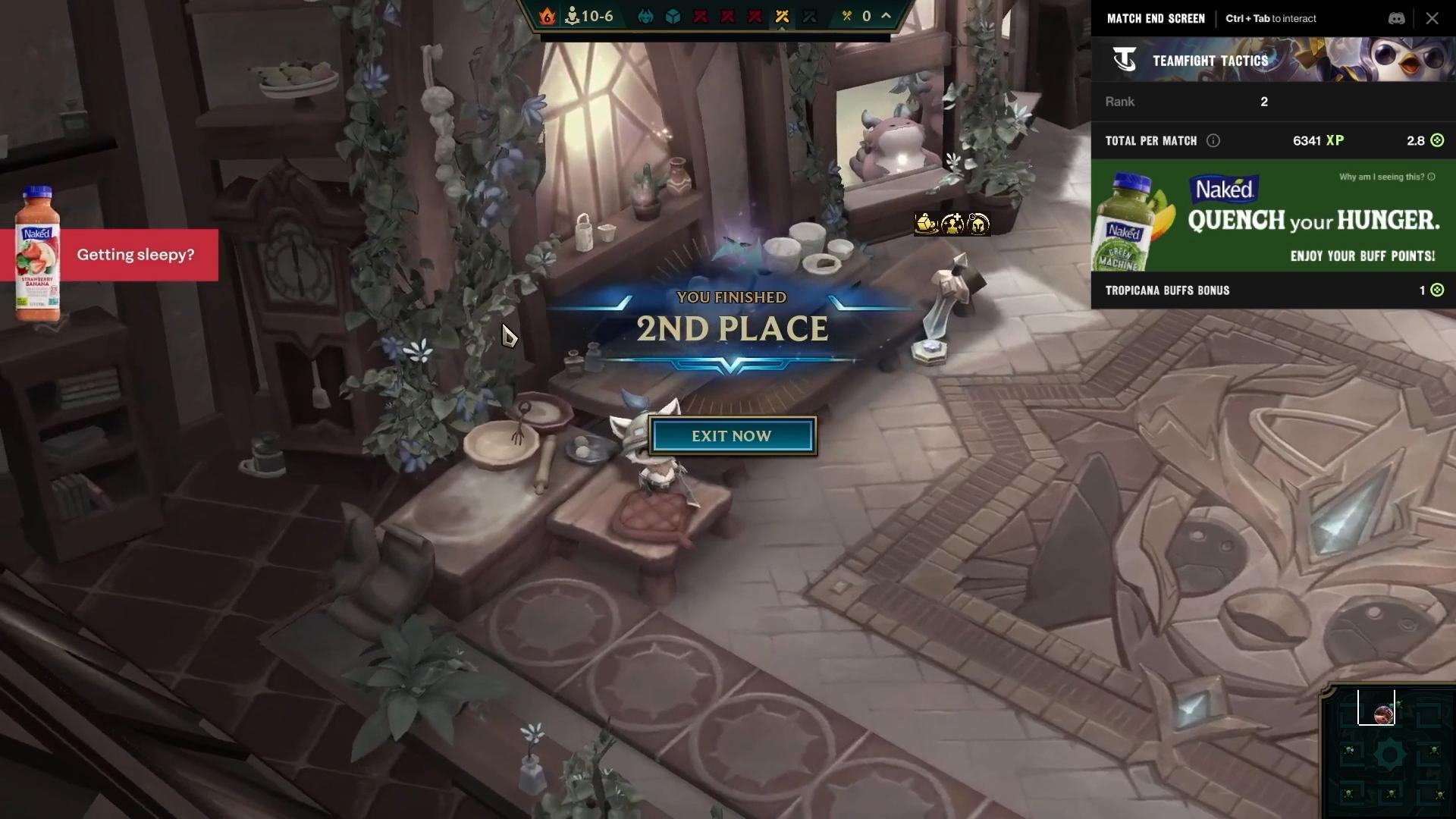Open the 'Why am I seeing this?' link
This screenshot has width=1456, height=819.
click(x=1386, y=177)
